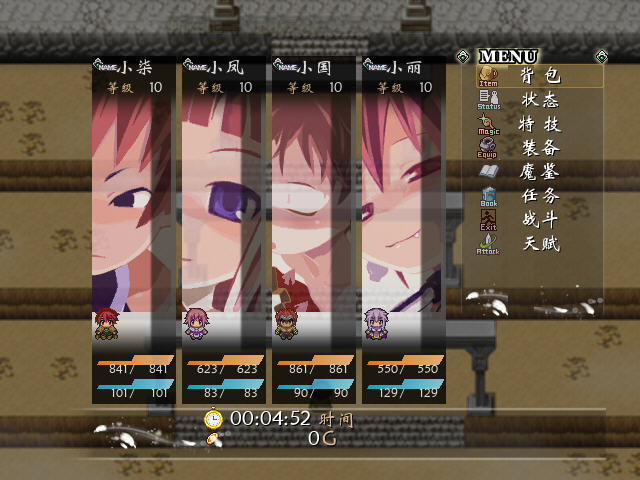The image size is (640, 480).
Task: Choose the 魔鉴 open-book entry
Action: [x=540, y=172]
